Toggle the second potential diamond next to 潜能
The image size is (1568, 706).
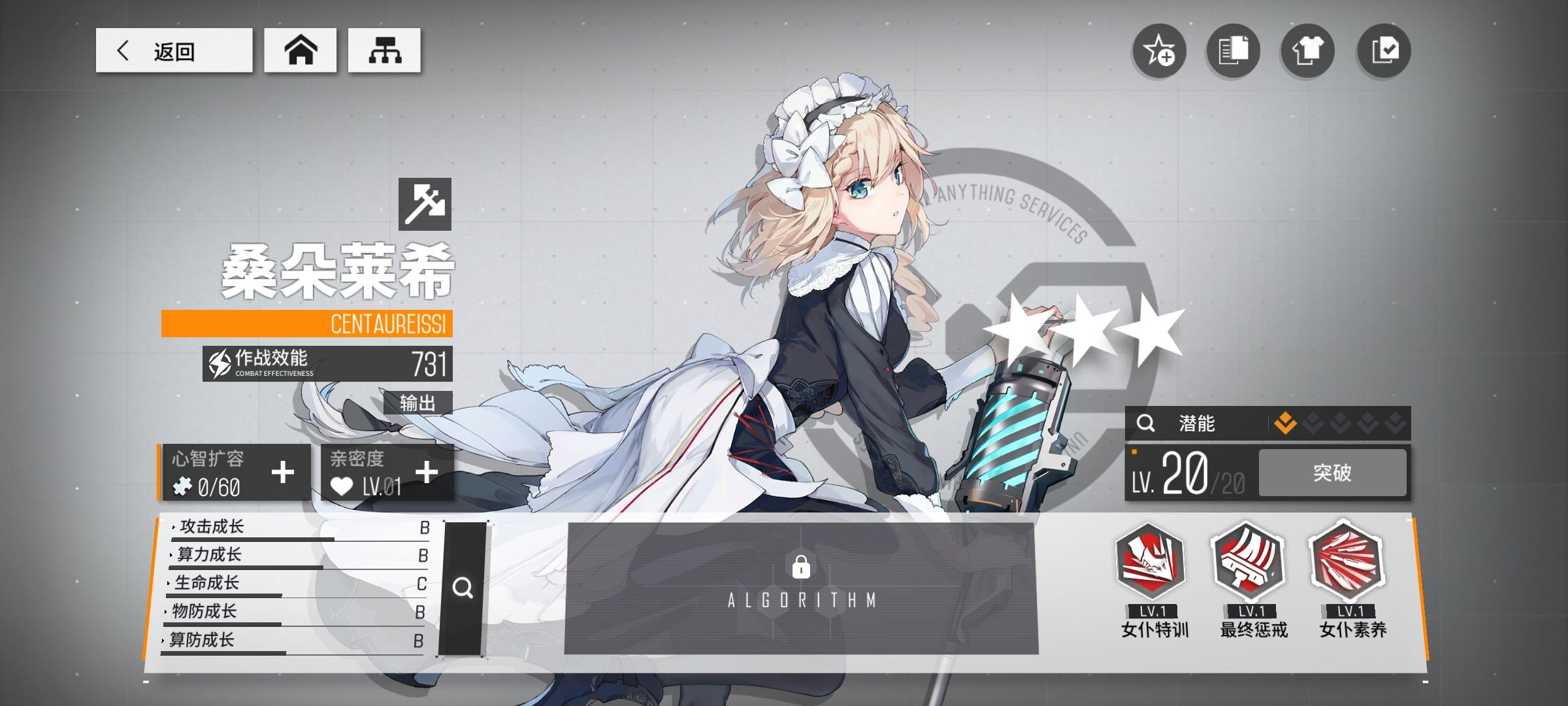click(x=1313, y=424)
